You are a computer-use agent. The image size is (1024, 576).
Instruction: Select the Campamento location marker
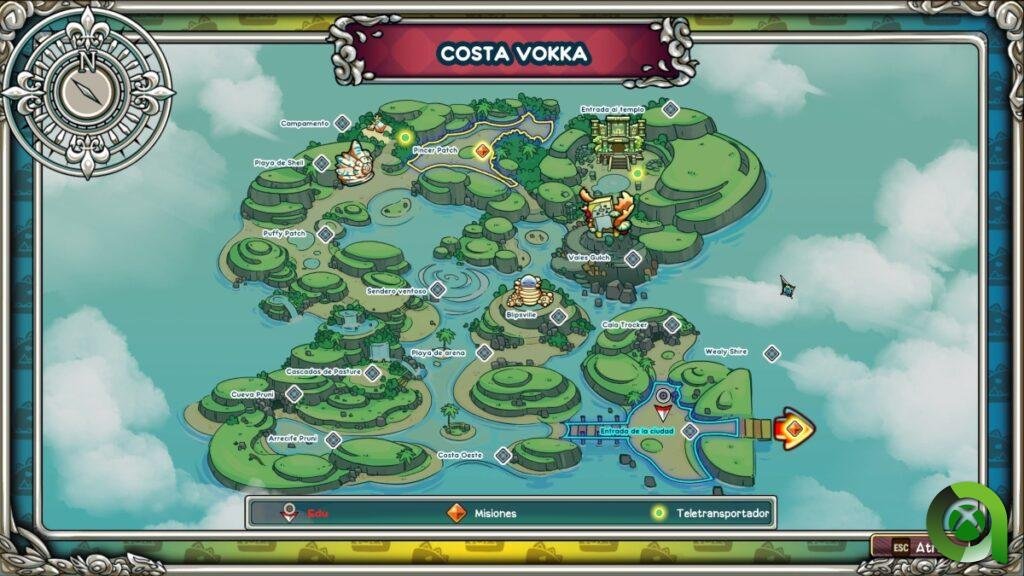(342, 123)
